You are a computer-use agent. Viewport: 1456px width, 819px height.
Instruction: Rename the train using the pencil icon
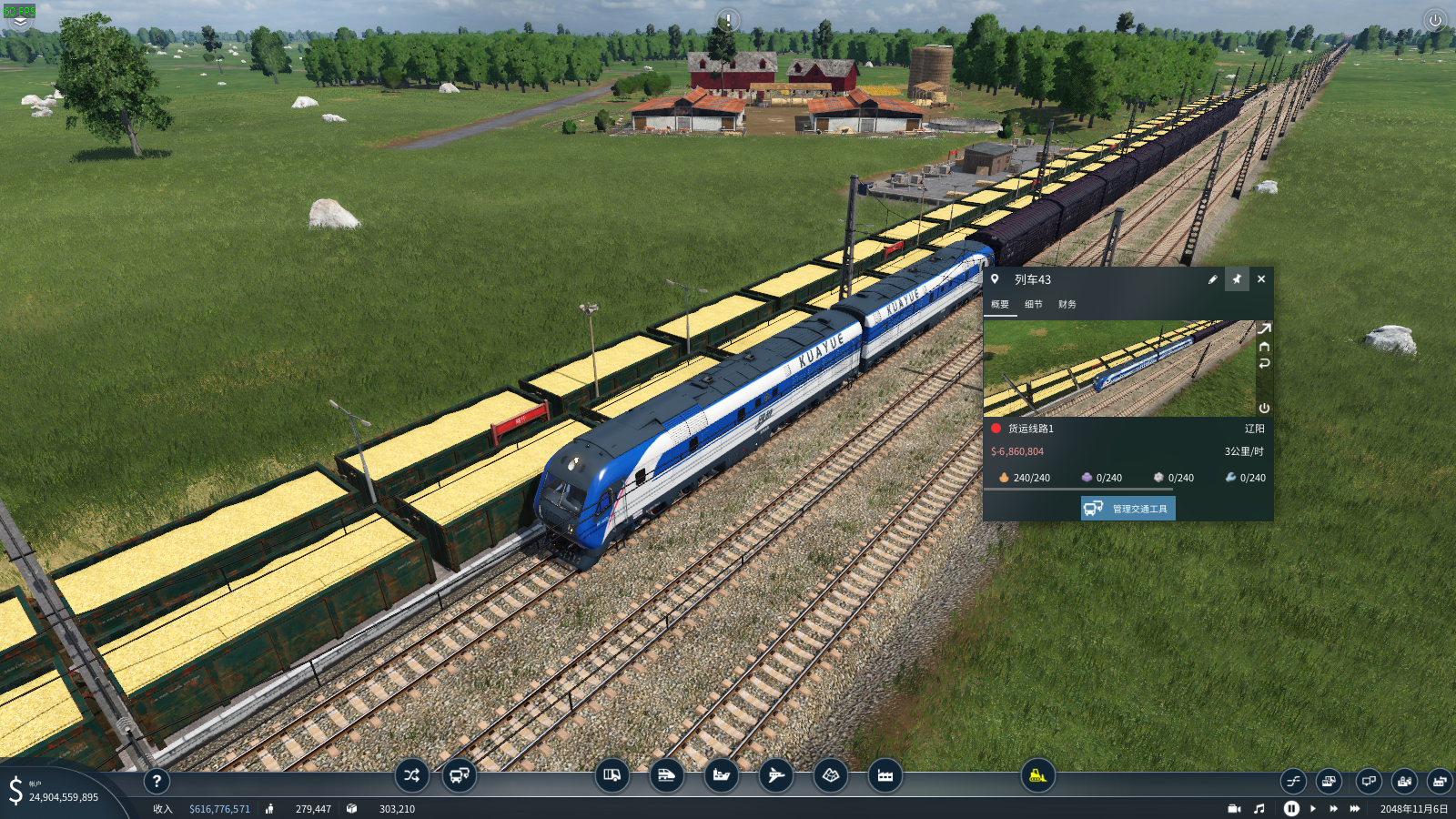tap(1212, 279)
